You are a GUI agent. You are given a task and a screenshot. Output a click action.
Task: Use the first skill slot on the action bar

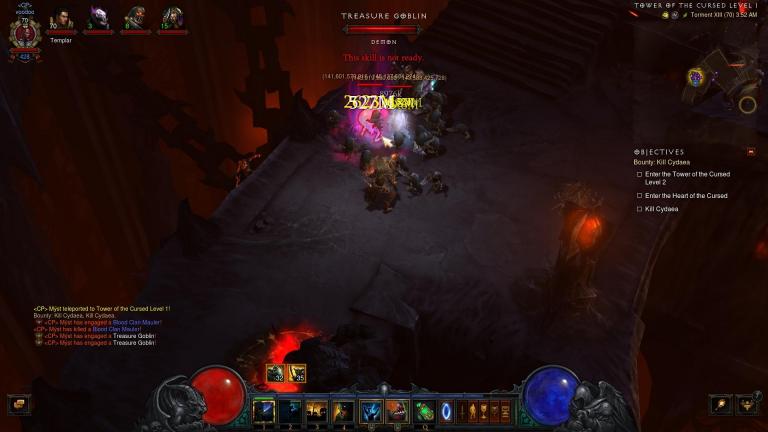click(264, 410)
